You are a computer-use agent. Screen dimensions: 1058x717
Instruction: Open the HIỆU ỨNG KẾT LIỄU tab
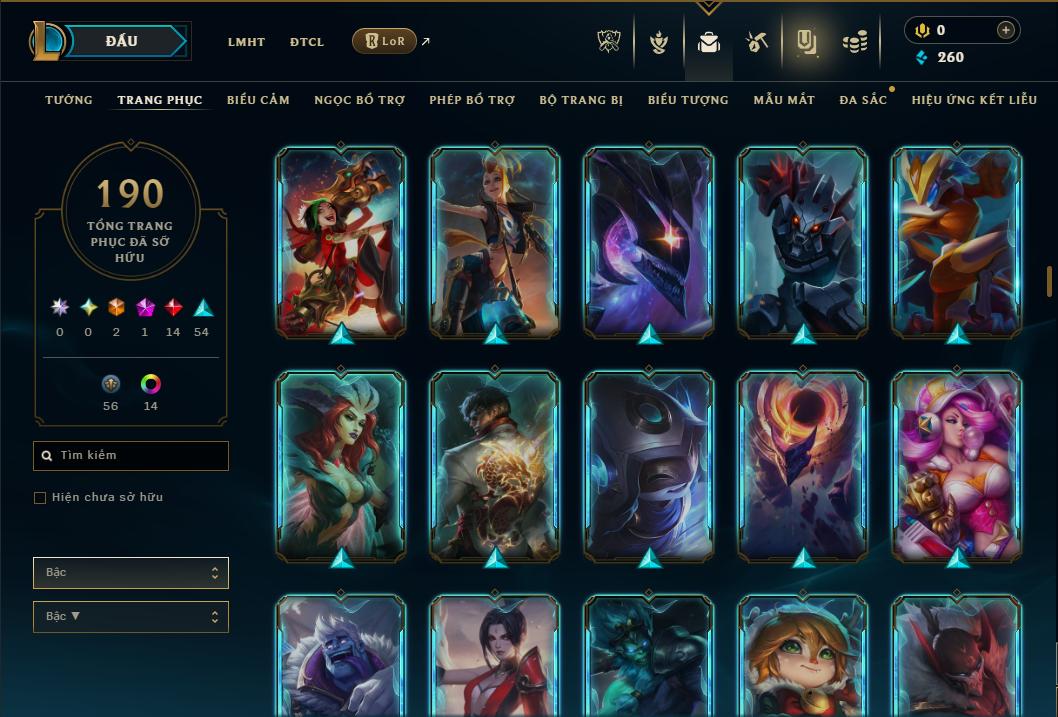(973, 100)
